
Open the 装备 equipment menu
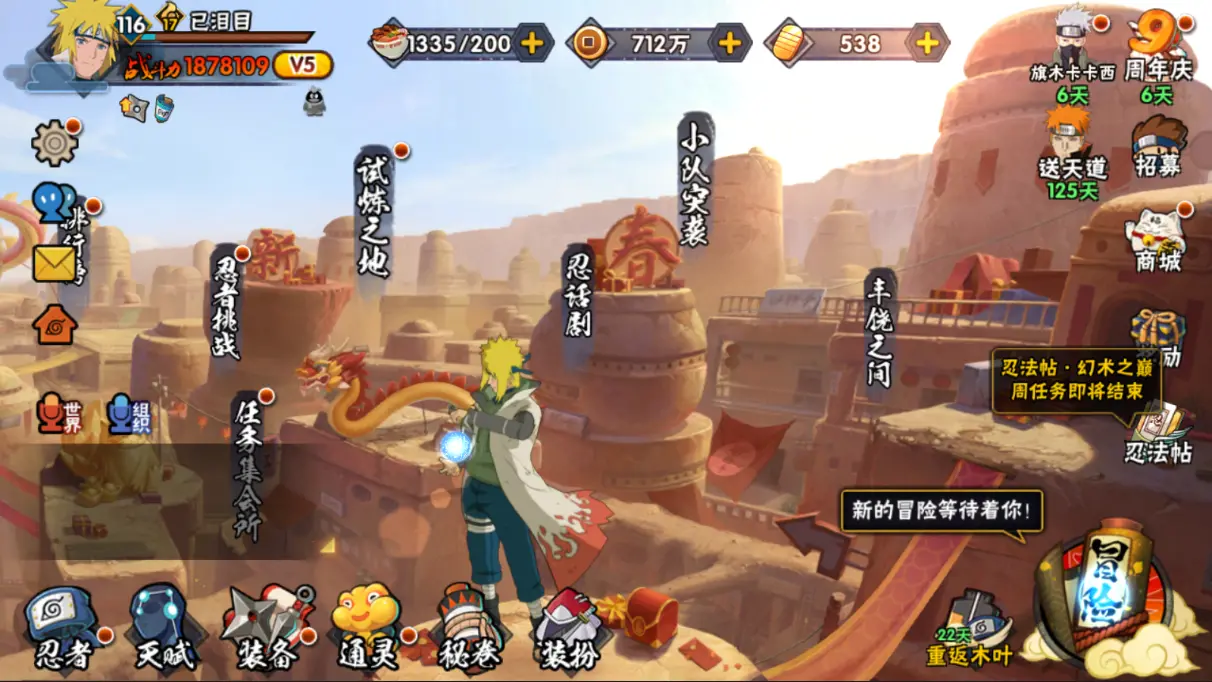pos(267,628)
